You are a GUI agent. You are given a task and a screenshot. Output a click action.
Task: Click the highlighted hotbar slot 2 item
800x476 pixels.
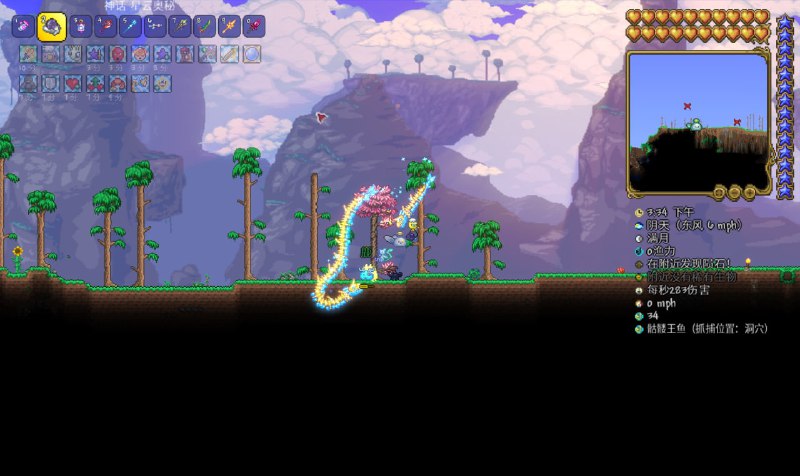(52, 27)
